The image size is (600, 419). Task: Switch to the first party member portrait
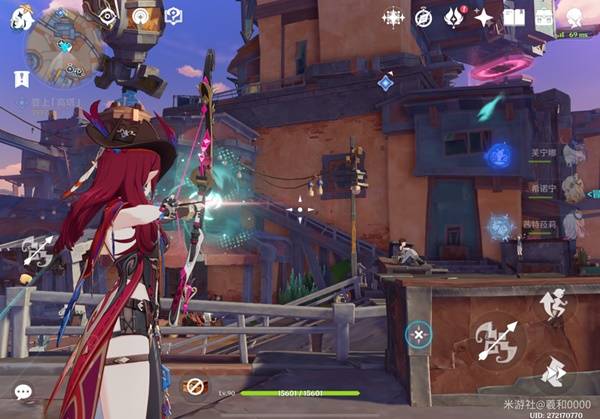pyautogui.click(x=572, y=153)
